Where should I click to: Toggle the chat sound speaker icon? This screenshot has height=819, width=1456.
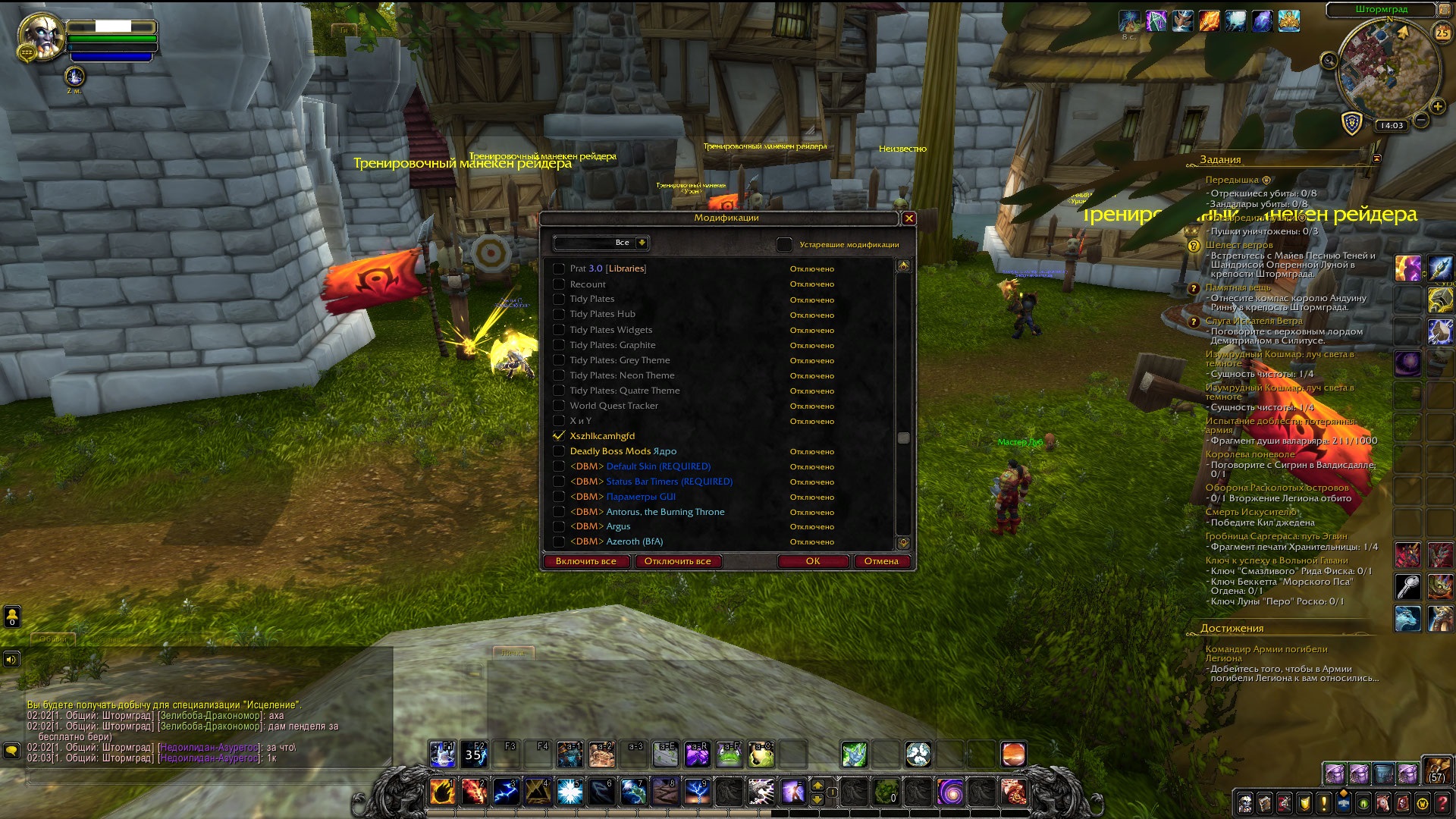point(11,660)
